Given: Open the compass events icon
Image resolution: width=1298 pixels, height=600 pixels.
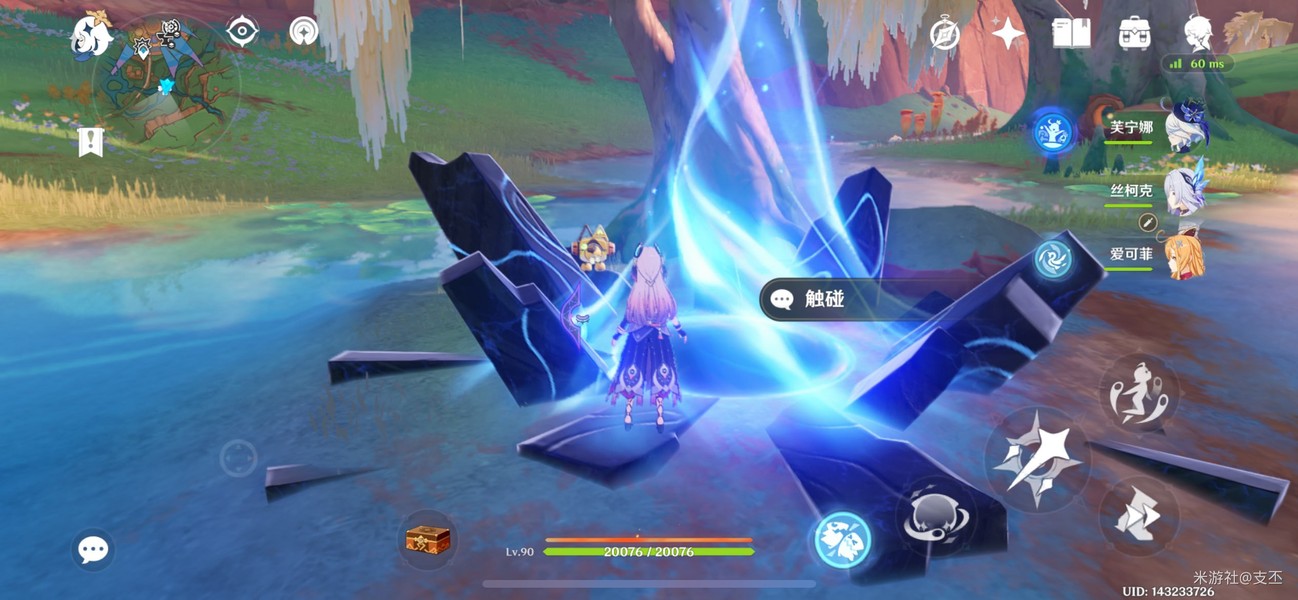Looking at the screenshot, I should pyautogui.click(x=945, y=34).
